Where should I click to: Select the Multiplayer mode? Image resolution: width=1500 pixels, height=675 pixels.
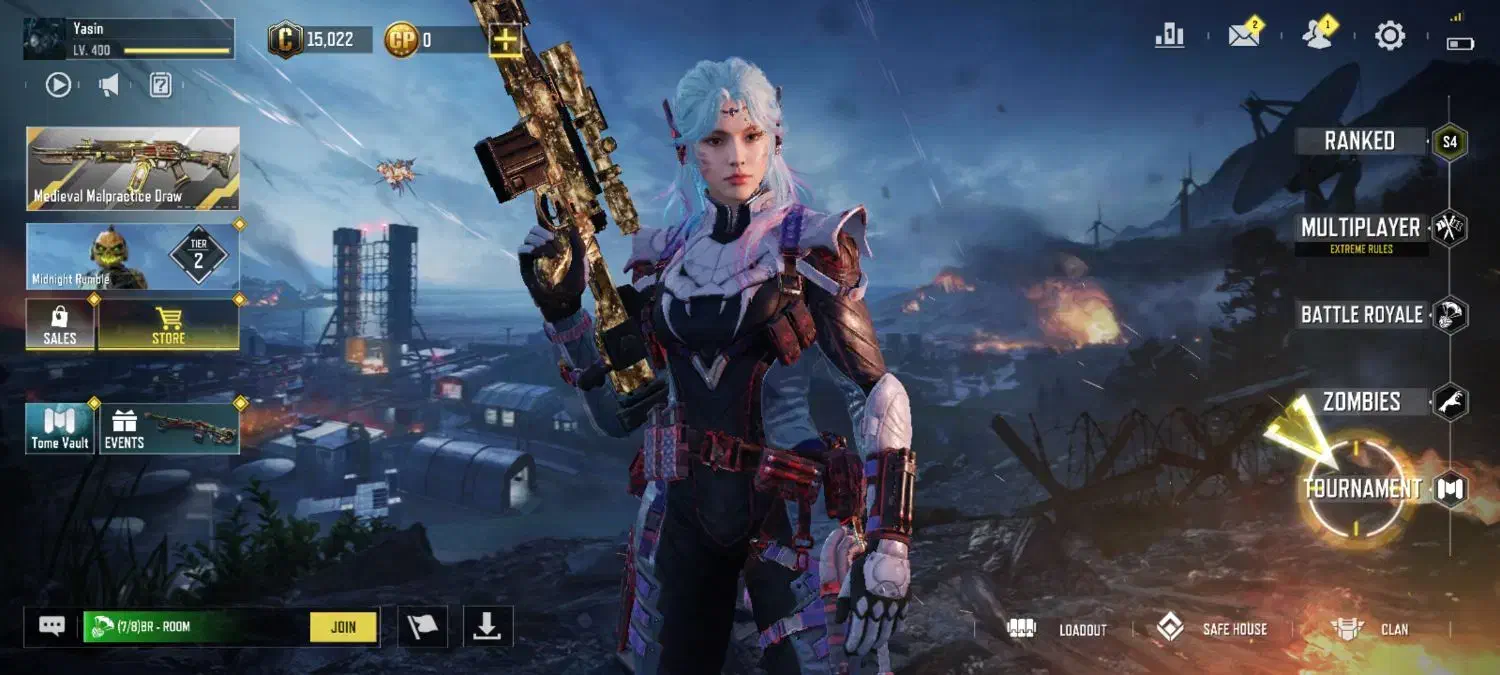pyautogui.click(x=1360, y=229)
